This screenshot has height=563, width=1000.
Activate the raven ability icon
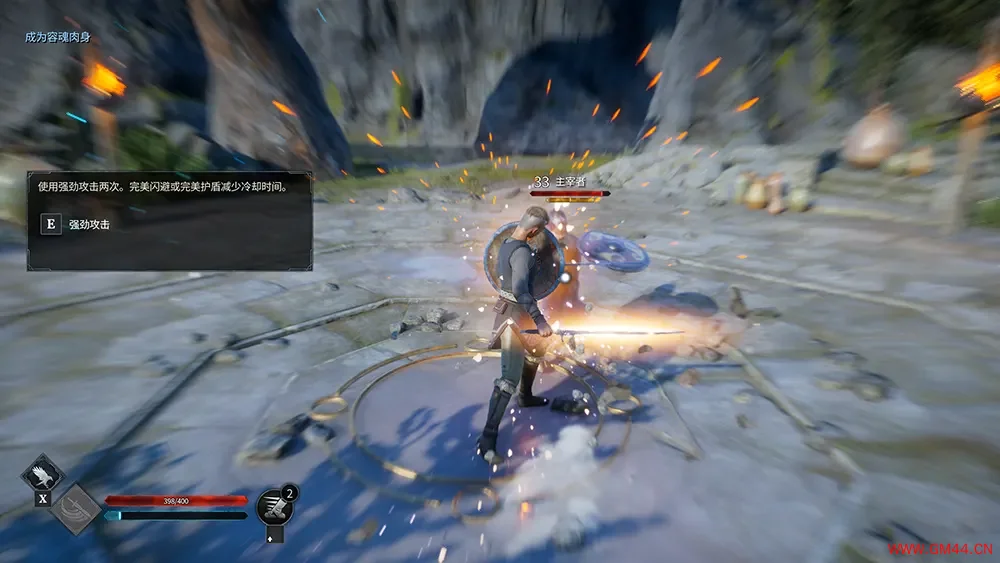[x=42, y=473]
